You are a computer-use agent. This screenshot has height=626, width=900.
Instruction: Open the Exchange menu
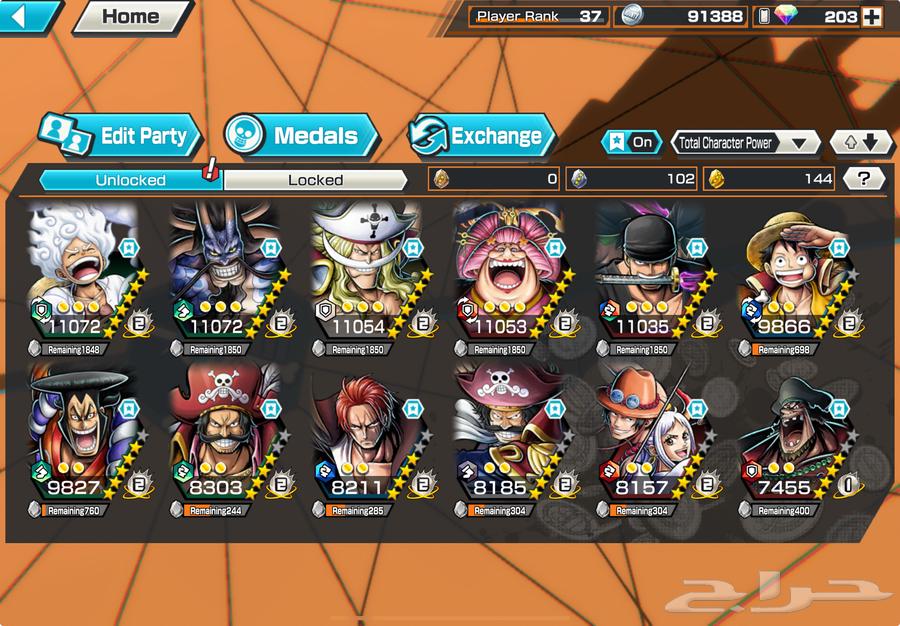point(482,136)
